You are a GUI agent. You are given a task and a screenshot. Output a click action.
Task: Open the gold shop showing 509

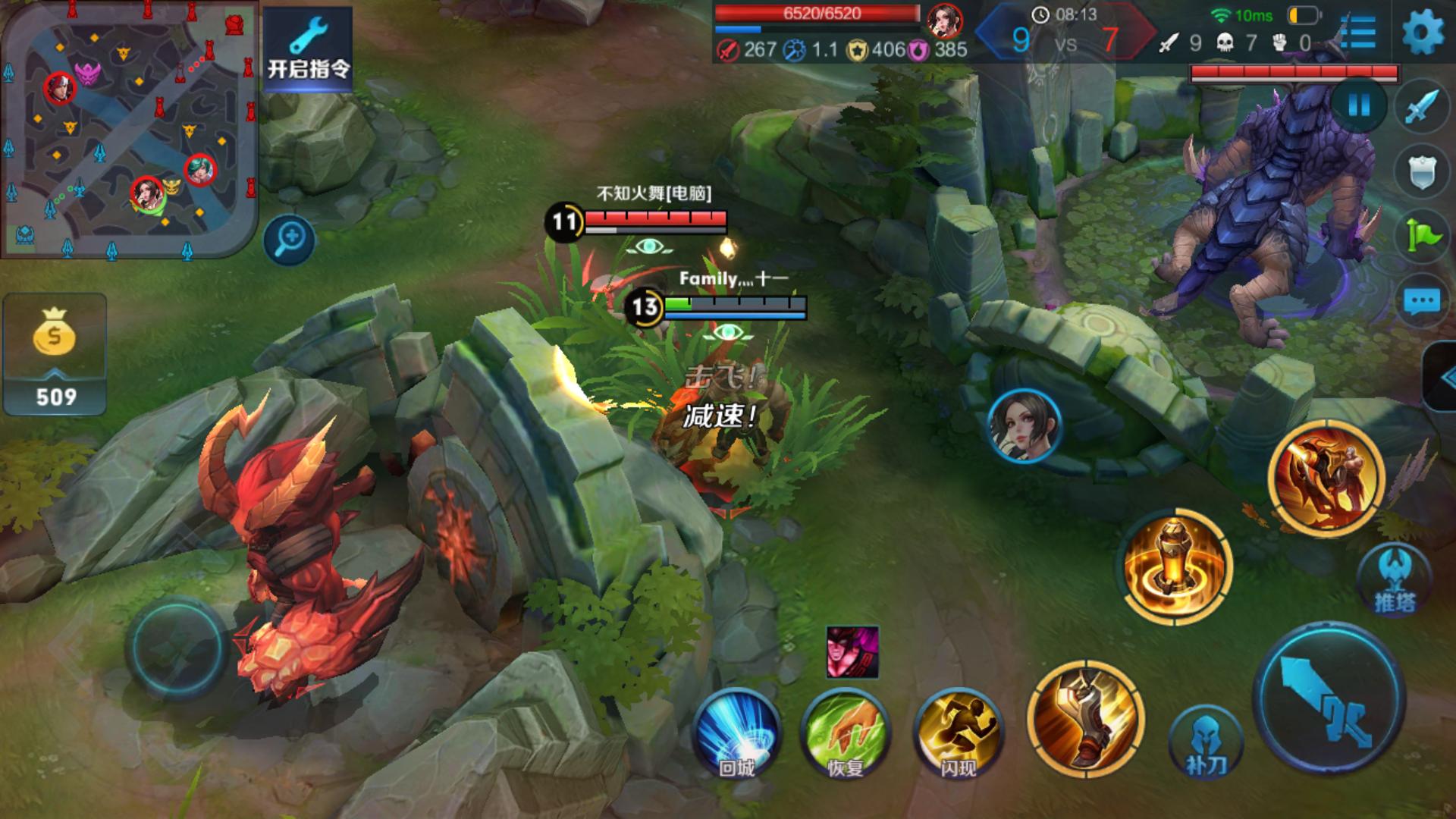click(x=55, y=355)
